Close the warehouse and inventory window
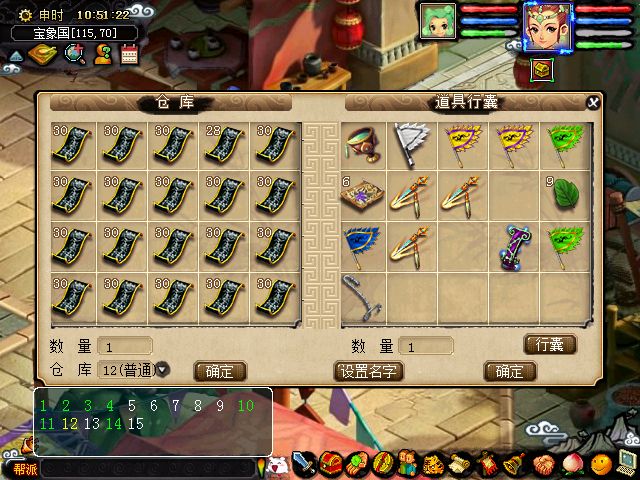 [593, 102]
